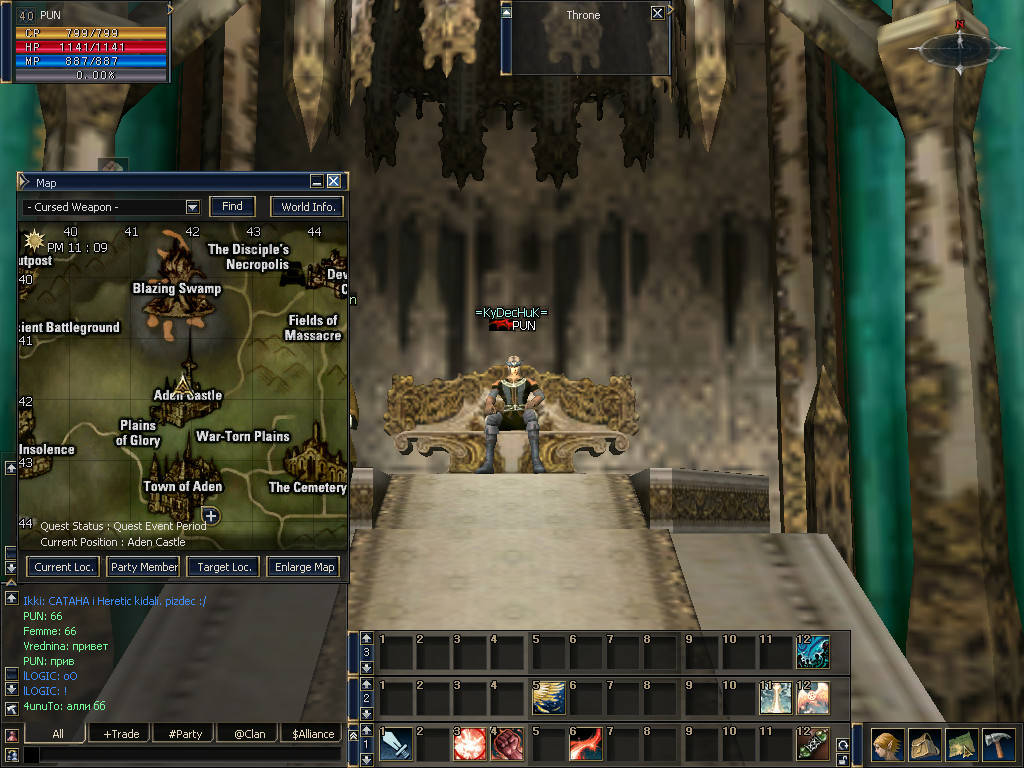Switch to the +Trade chat tab
The width and height of the screenshot is (1024, 768).
pyautogui.click(x=121, y=734)
